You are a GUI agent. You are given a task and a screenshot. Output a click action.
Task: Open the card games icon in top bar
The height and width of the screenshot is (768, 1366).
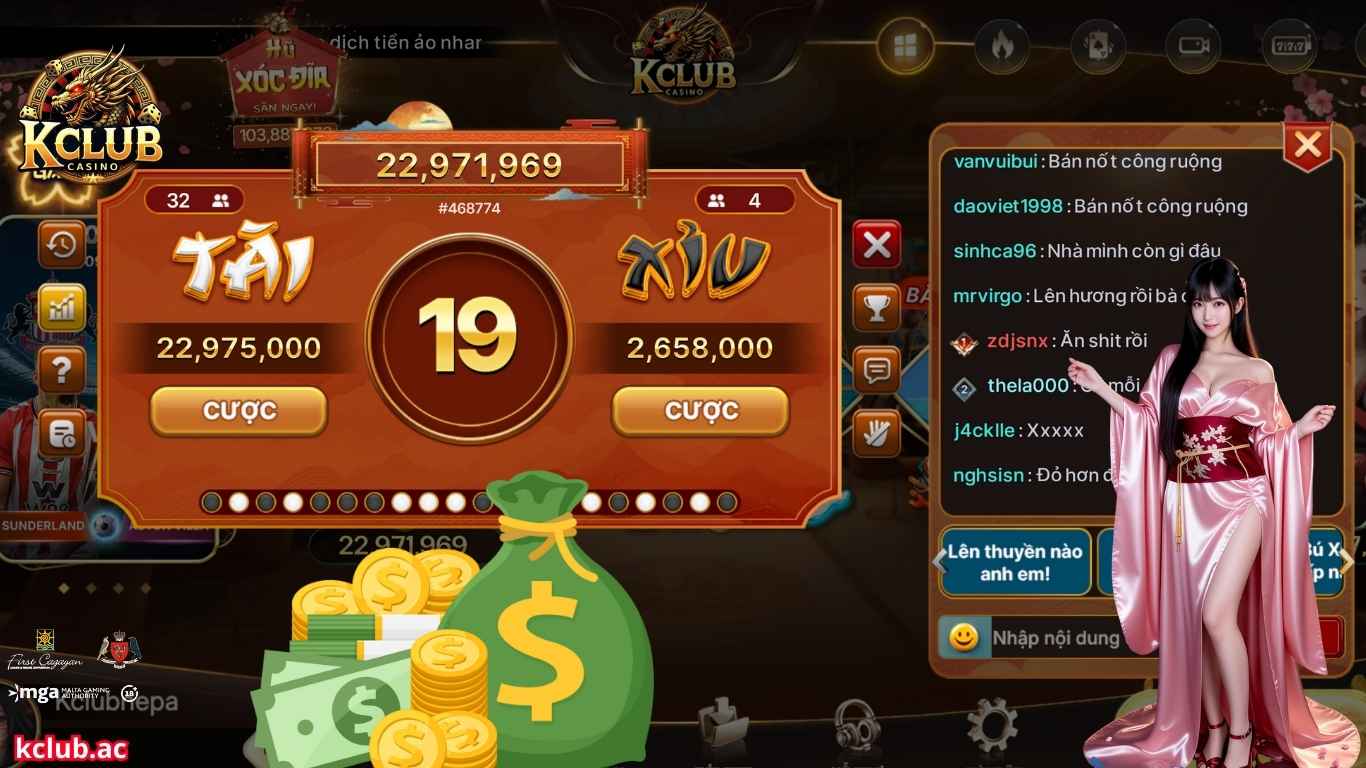click(1096, 44)
